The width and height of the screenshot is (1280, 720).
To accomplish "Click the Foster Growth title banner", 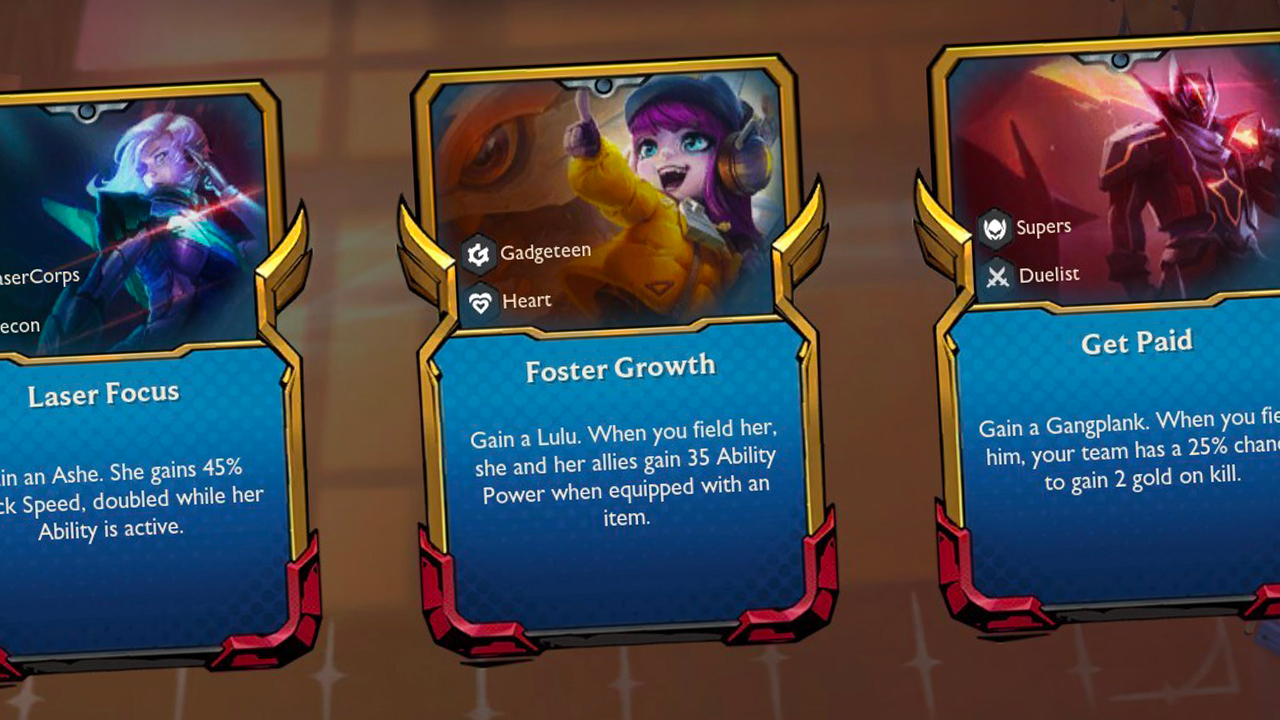I will point(620,368).
